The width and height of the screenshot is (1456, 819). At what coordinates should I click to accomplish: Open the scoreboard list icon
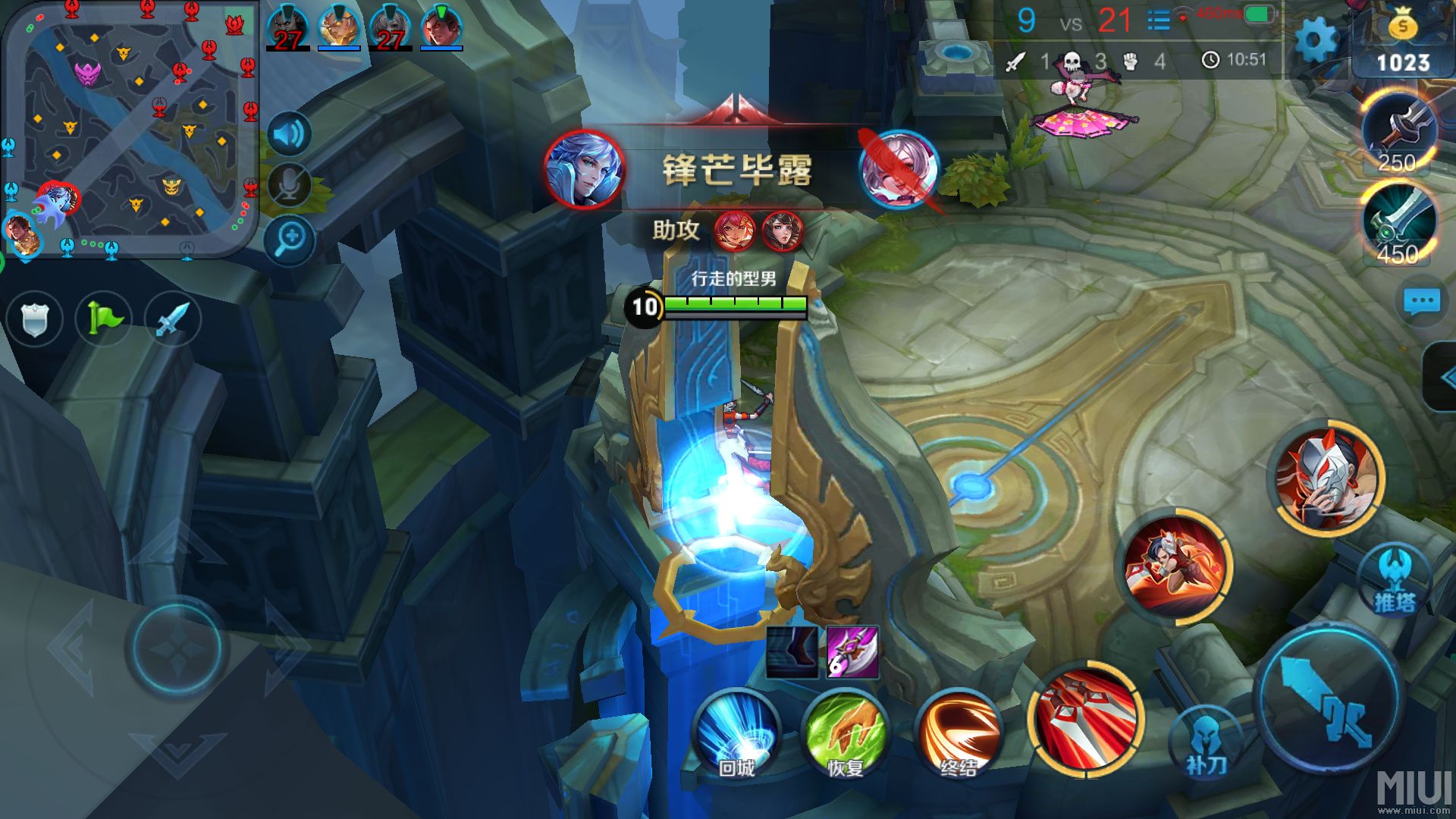[x=1158, y=20]
